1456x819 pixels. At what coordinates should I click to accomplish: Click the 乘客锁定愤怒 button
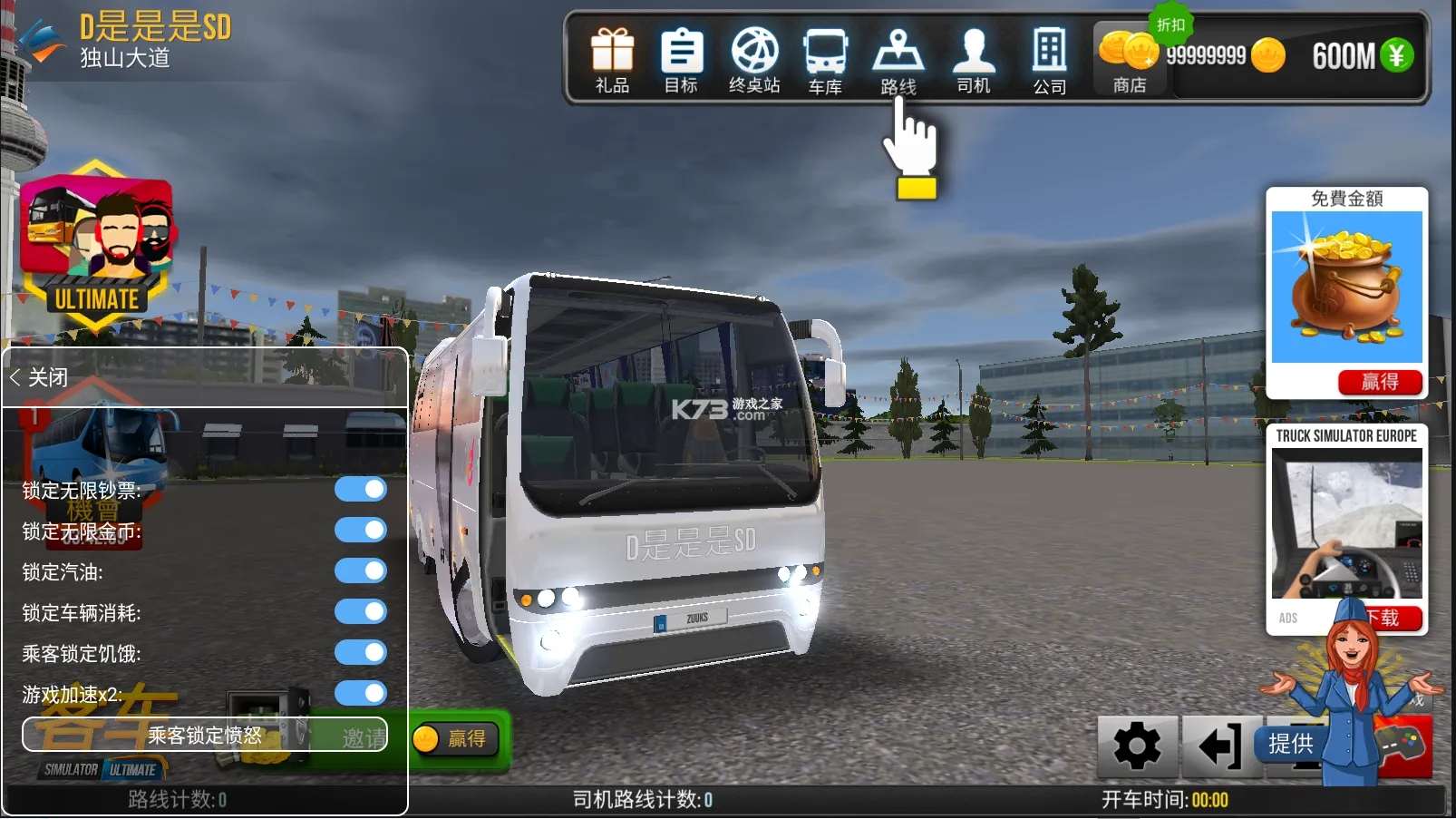205,735
